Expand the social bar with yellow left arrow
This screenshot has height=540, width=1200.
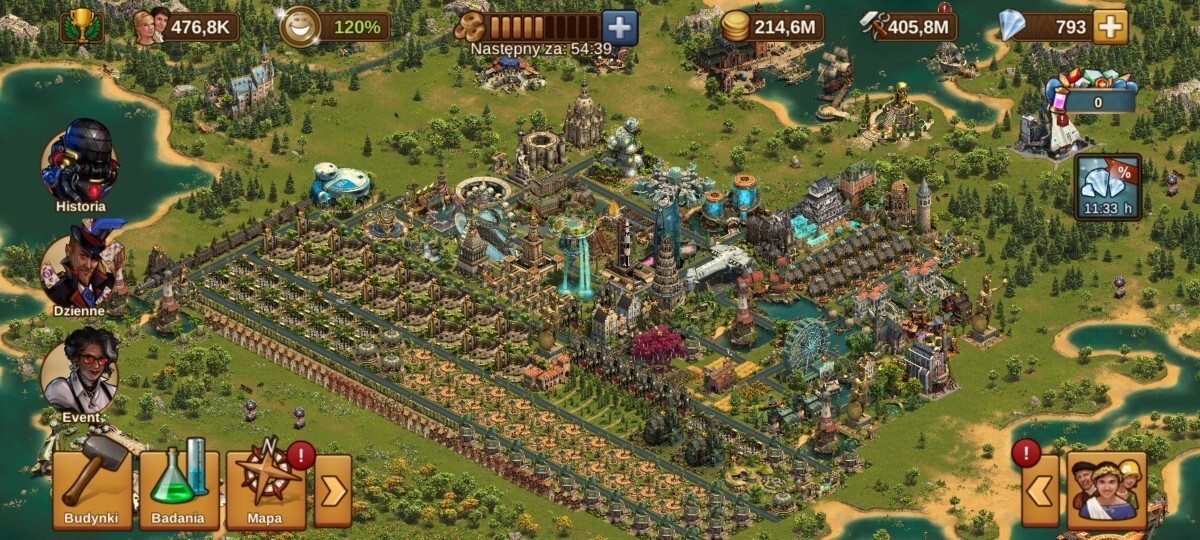click(1040, 491)
